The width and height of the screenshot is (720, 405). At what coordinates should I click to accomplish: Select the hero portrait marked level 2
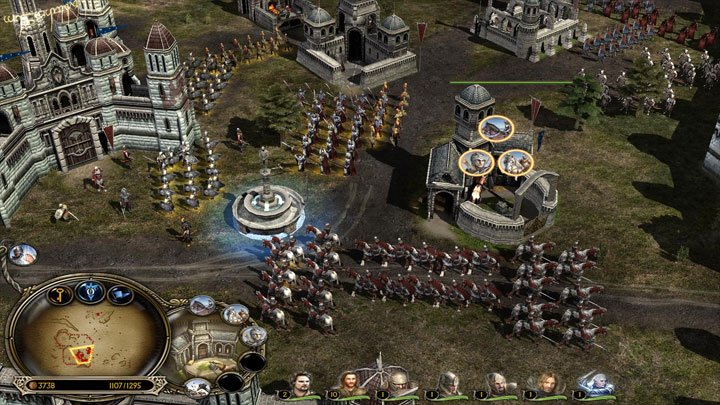[x=300, y=385]
